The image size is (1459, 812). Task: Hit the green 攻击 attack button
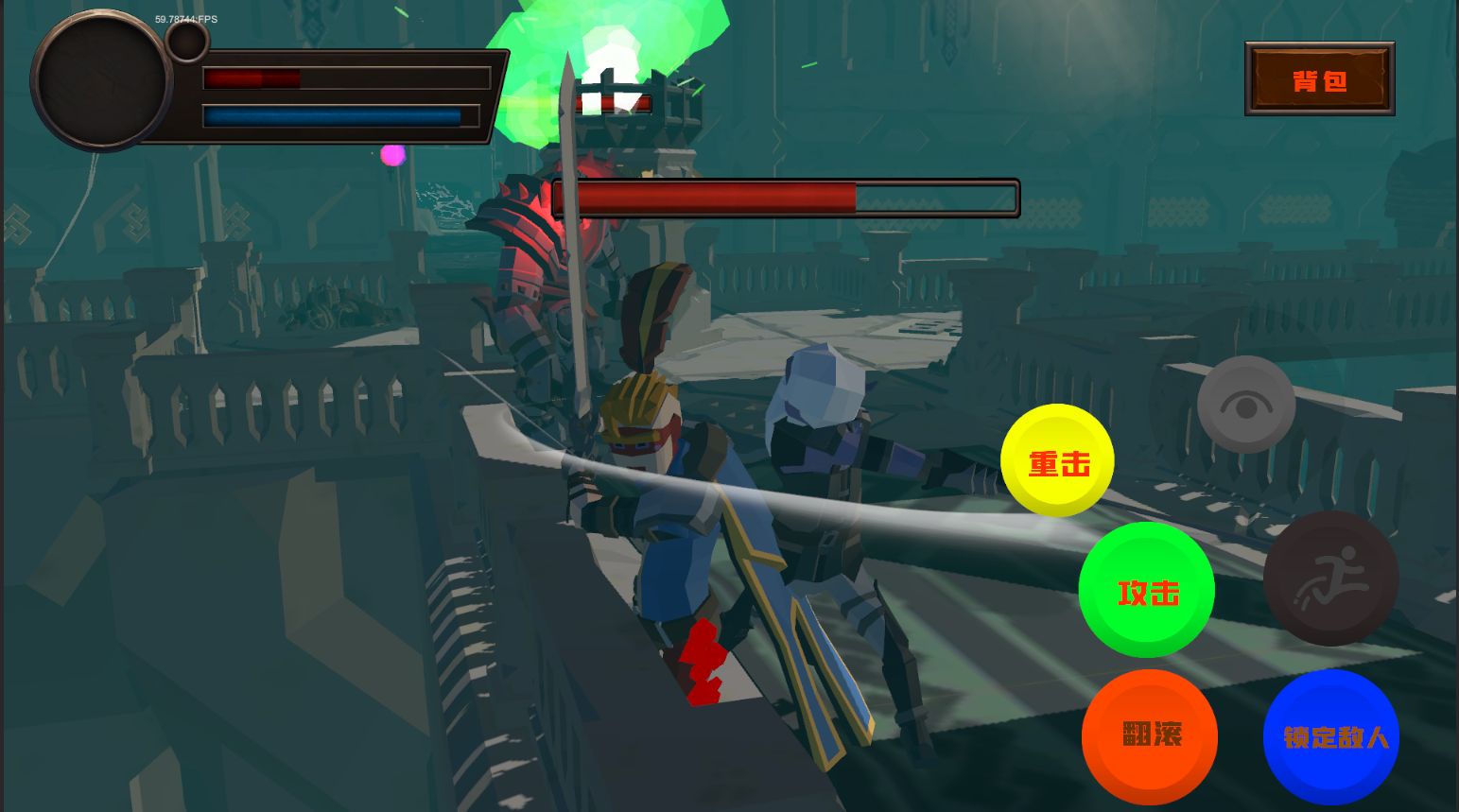(x=1146, y=590)
